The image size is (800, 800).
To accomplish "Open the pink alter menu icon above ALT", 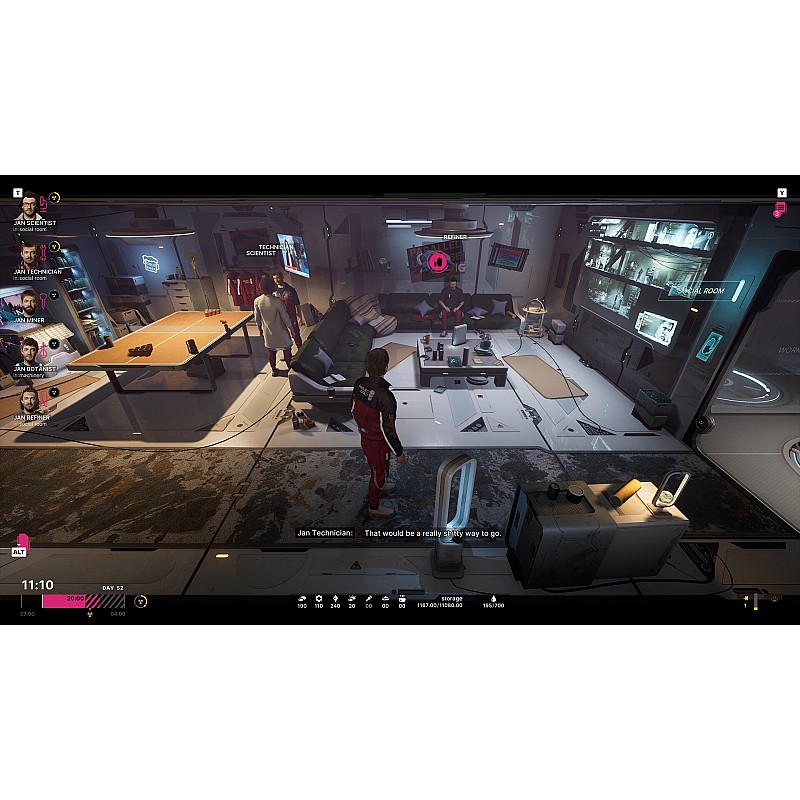I will tap(22, 541).
